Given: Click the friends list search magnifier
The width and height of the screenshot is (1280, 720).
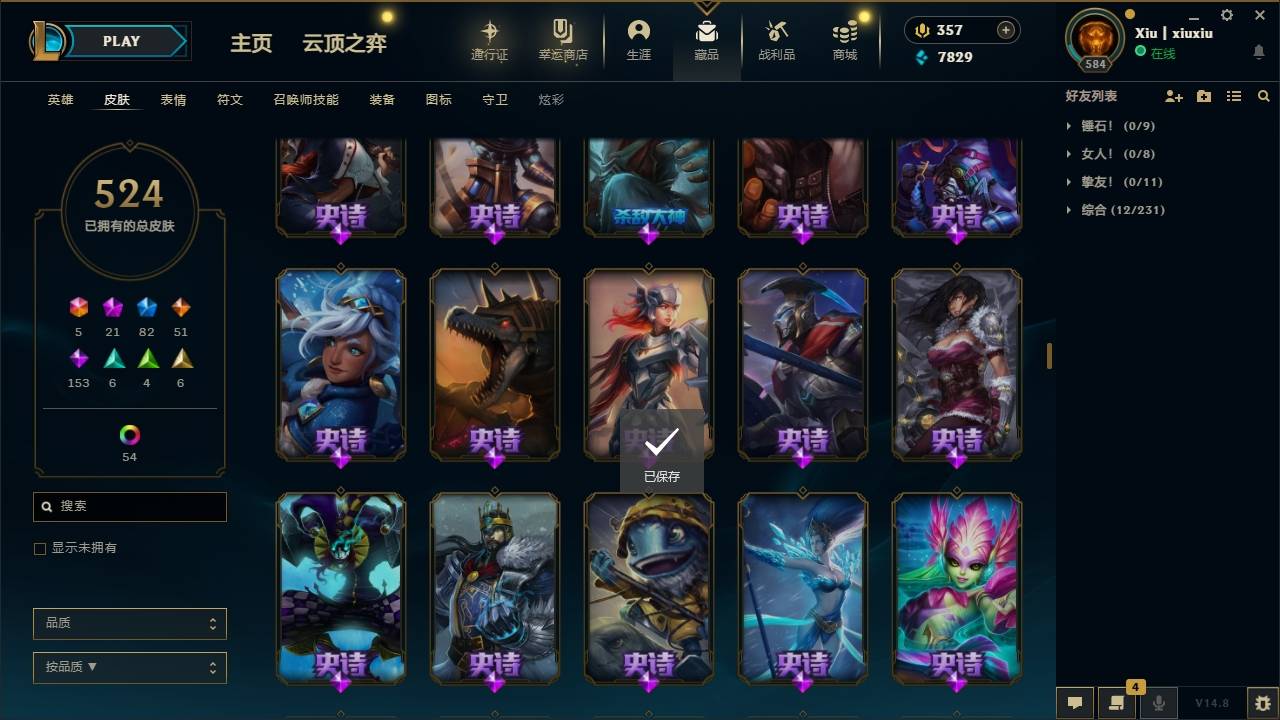Looking at the screenshot, I should (x=1264, y=96).
